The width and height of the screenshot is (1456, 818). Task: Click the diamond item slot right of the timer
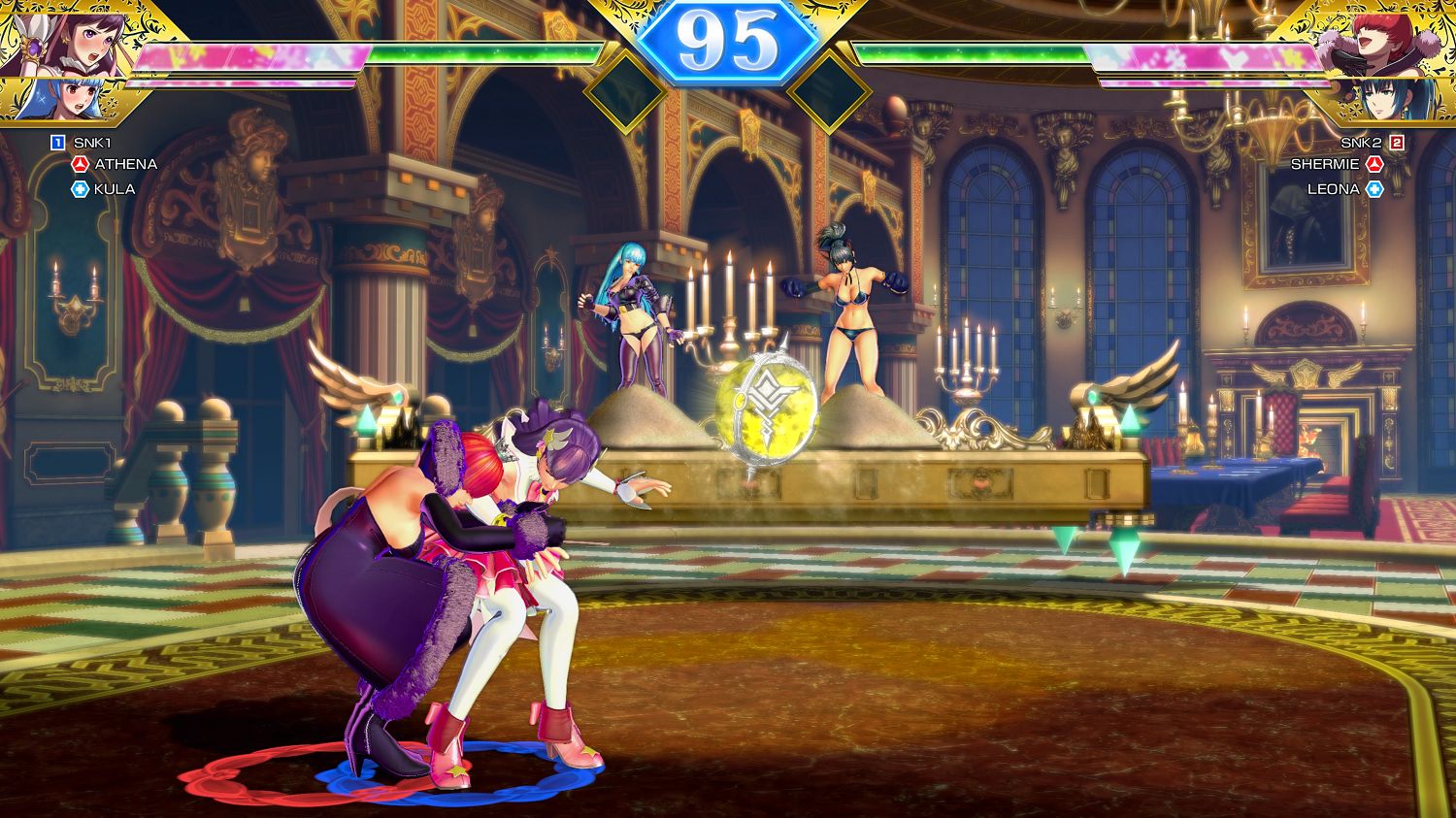pos(829,91)
